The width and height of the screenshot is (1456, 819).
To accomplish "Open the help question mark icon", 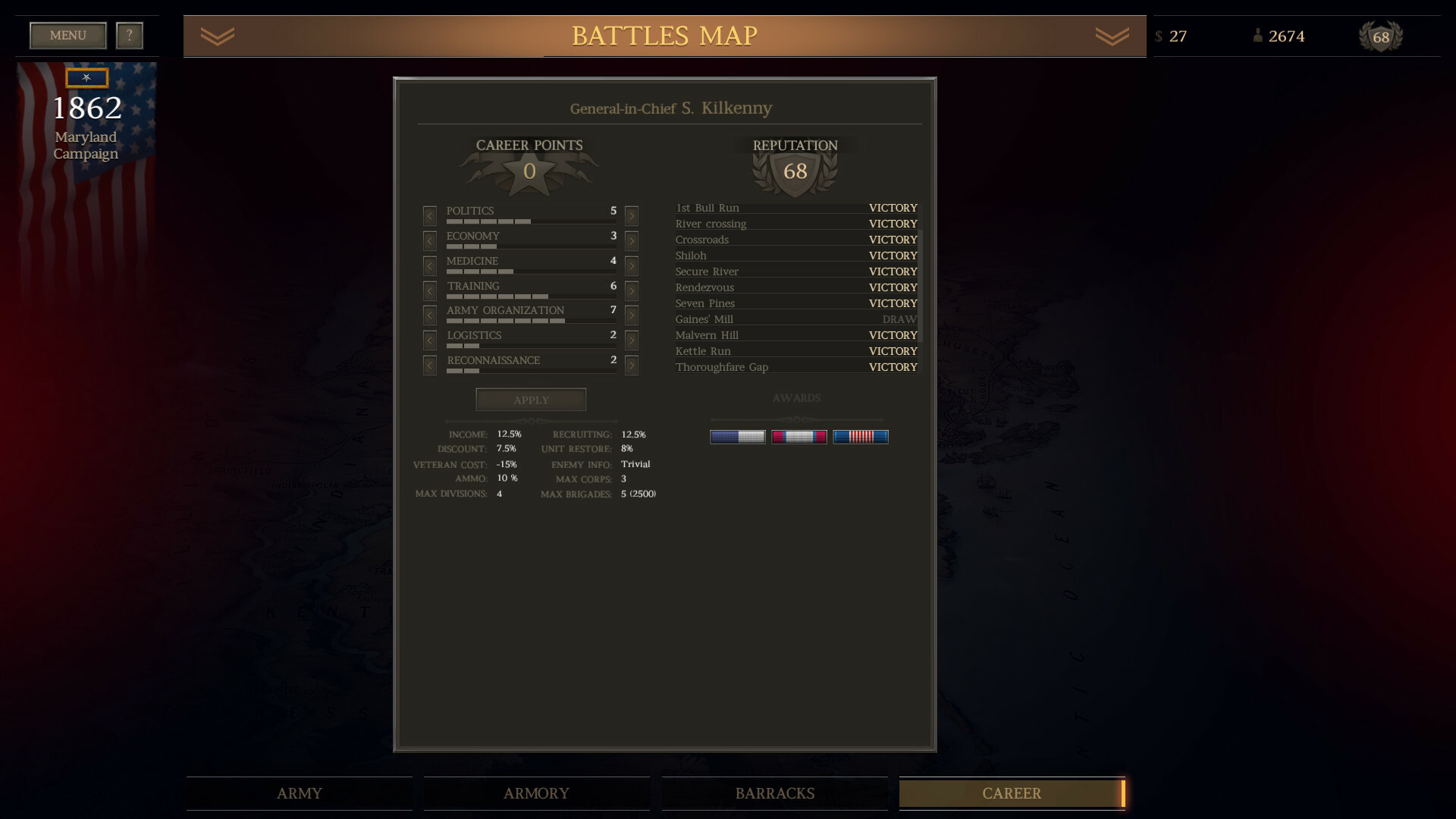I will [x=129, y=35].
